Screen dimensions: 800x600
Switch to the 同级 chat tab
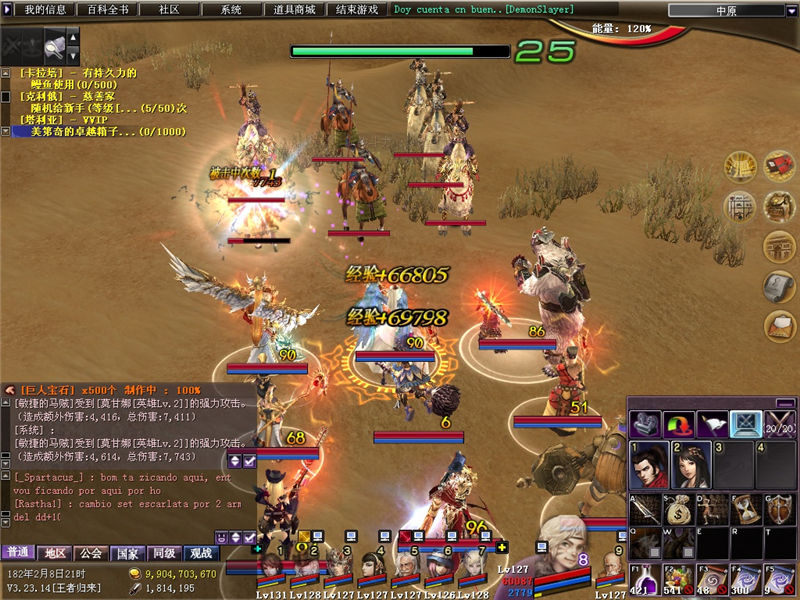click(x=163, y=552)
